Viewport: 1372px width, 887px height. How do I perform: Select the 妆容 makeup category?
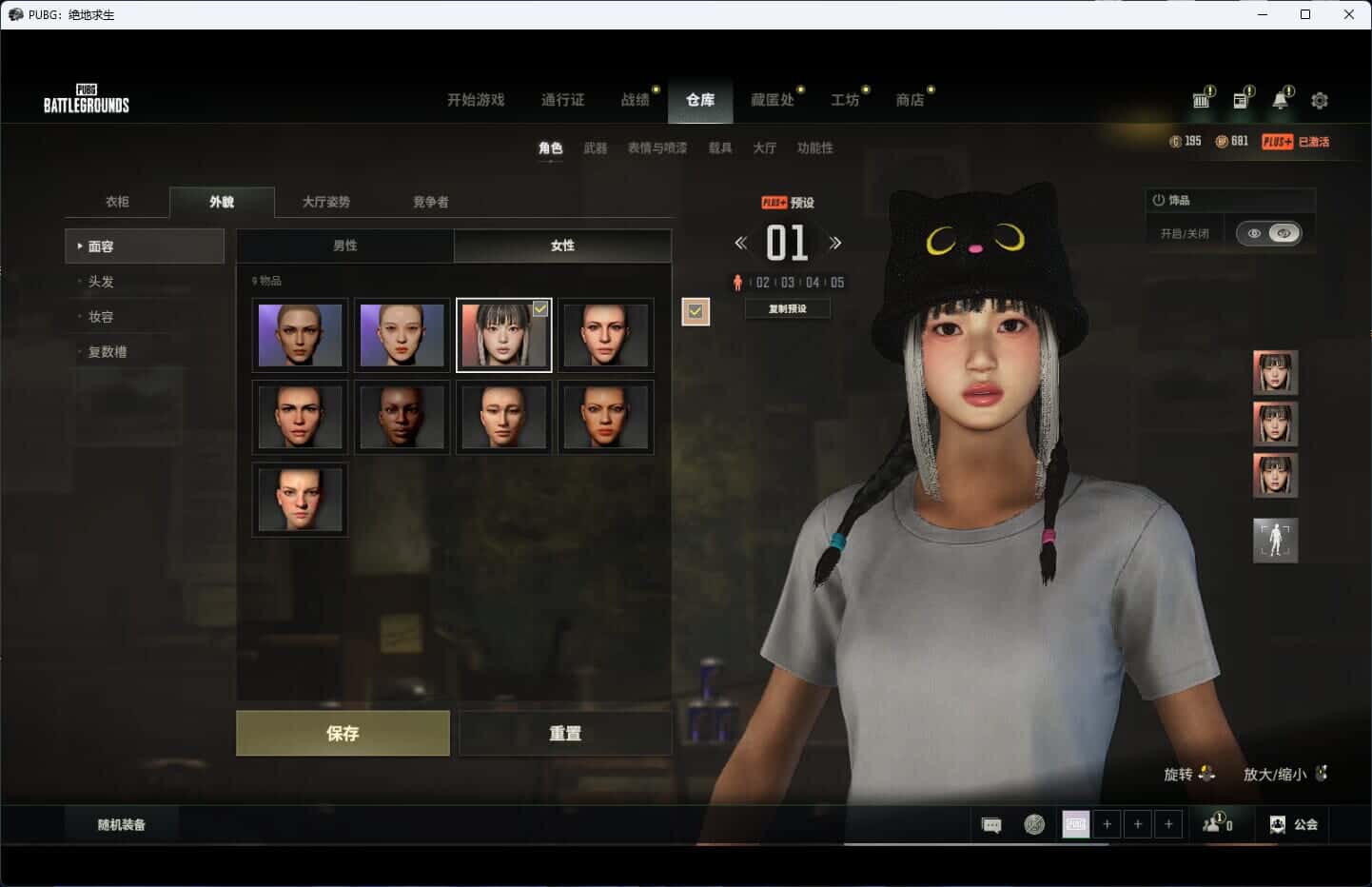101,317
